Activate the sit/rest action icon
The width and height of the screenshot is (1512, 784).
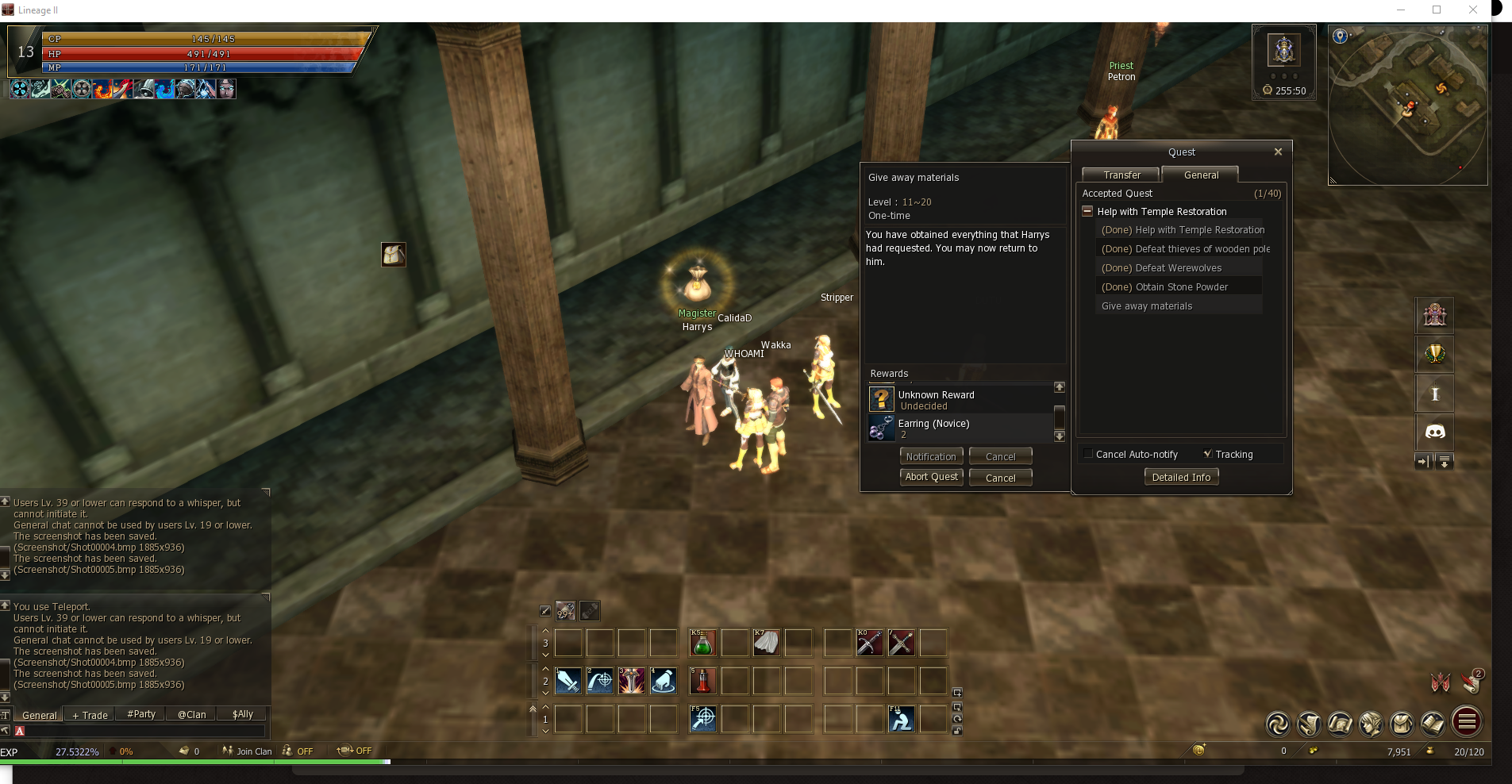[901, 719]
